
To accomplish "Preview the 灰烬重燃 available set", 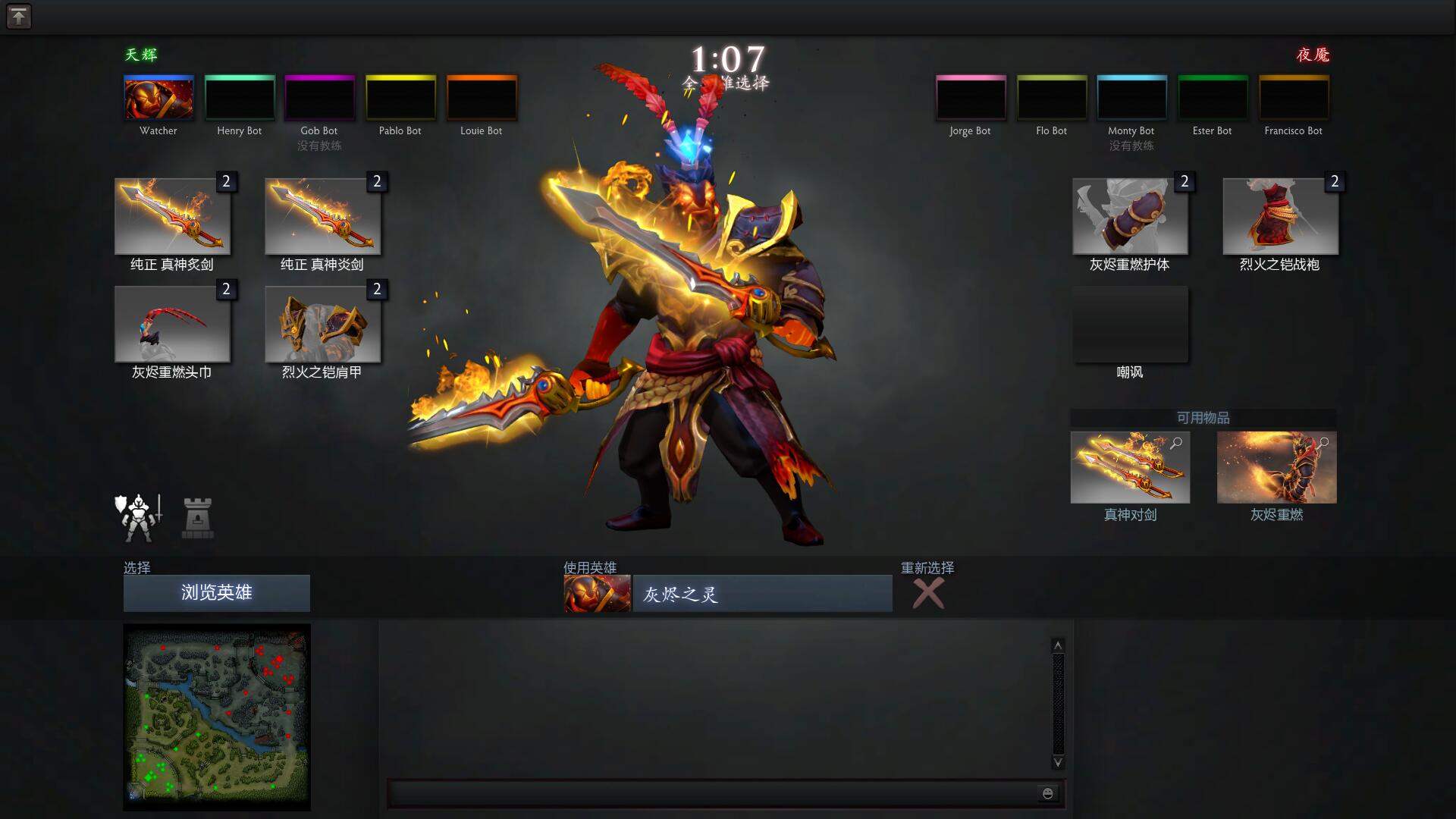I will pyautogui.click(x=1276, y=467).
